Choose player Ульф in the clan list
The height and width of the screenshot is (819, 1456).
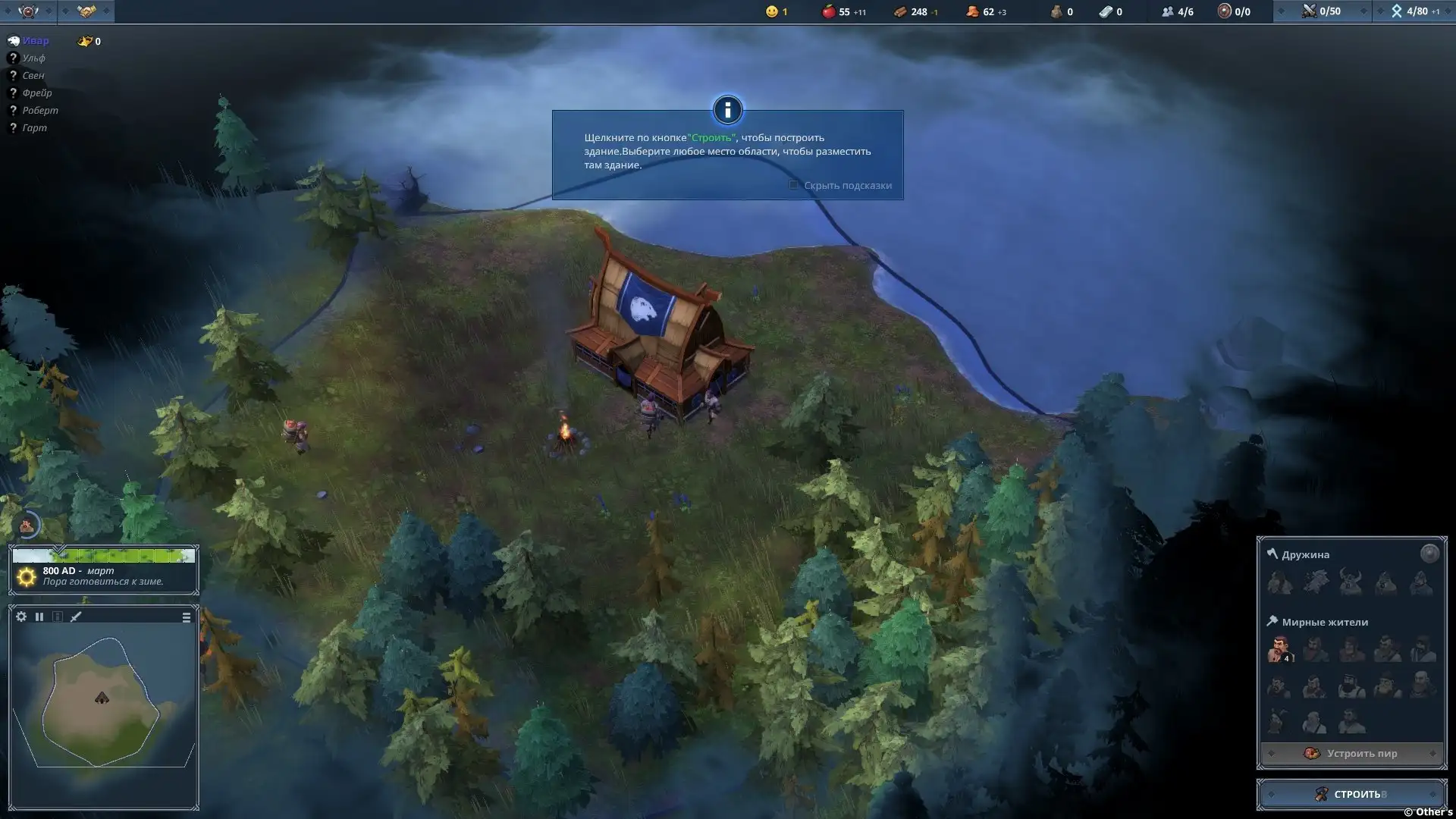pyautogui.click(x=33, y=58)
